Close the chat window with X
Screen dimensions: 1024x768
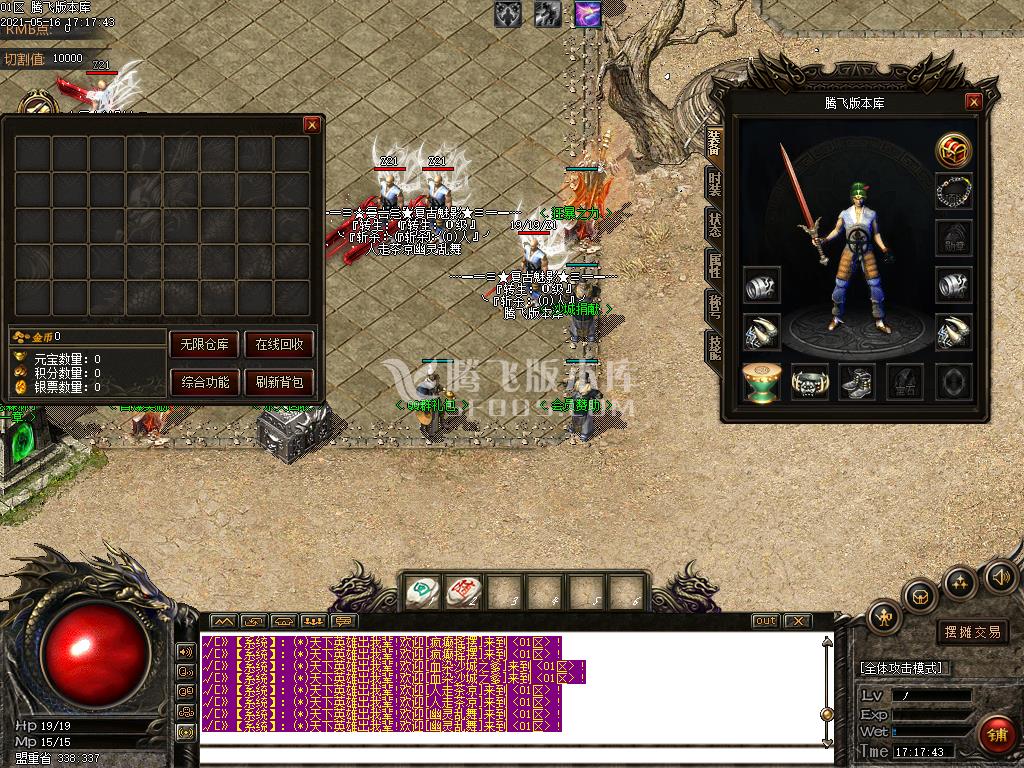[797, 621]
